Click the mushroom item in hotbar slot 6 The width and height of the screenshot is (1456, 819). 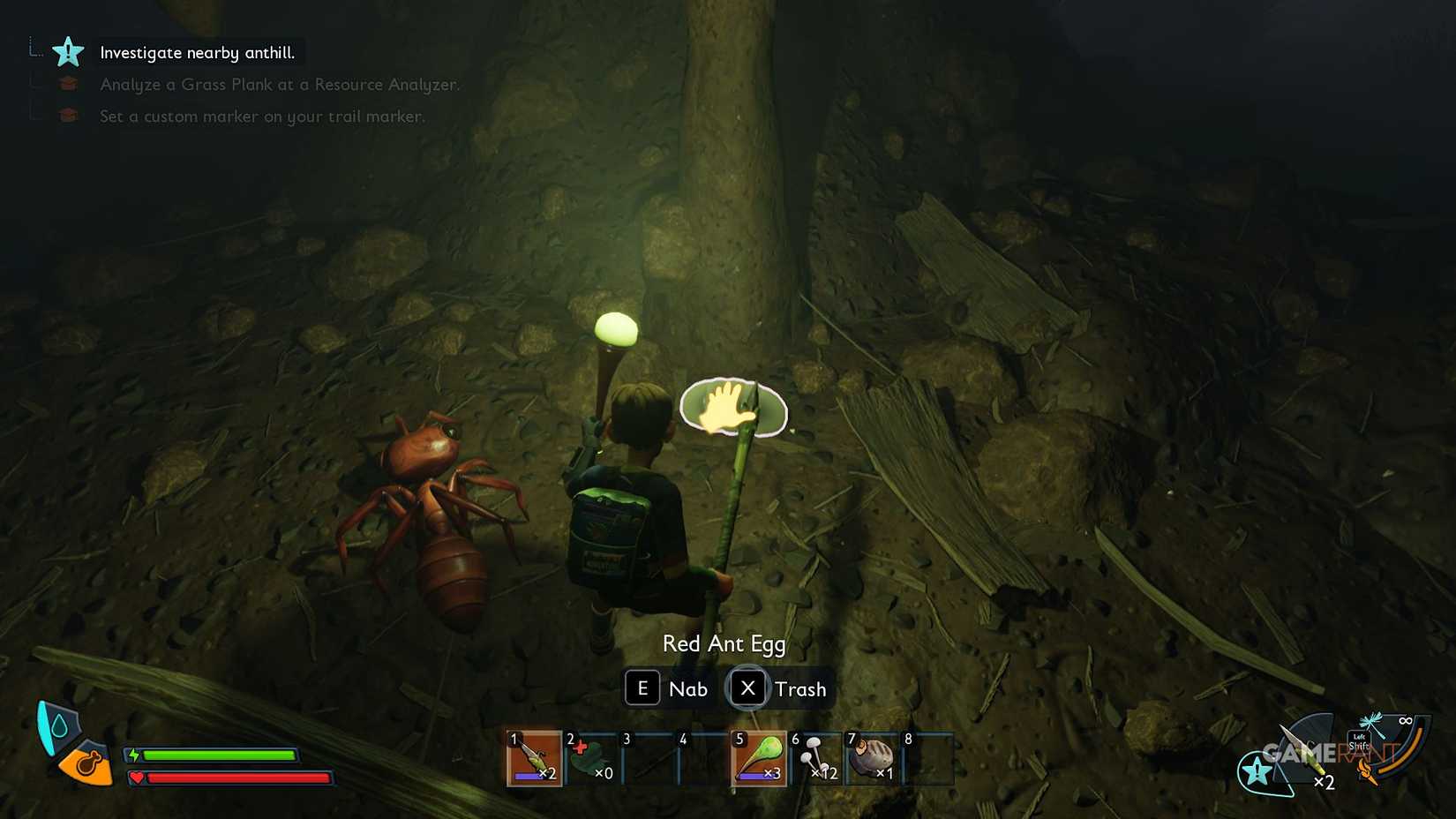(814, 757)
